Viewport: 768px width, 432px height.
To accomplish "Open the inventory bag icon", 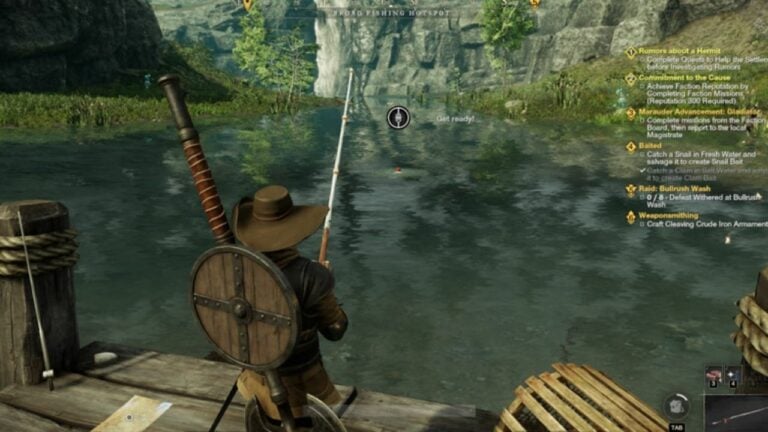I will point(676,406).
